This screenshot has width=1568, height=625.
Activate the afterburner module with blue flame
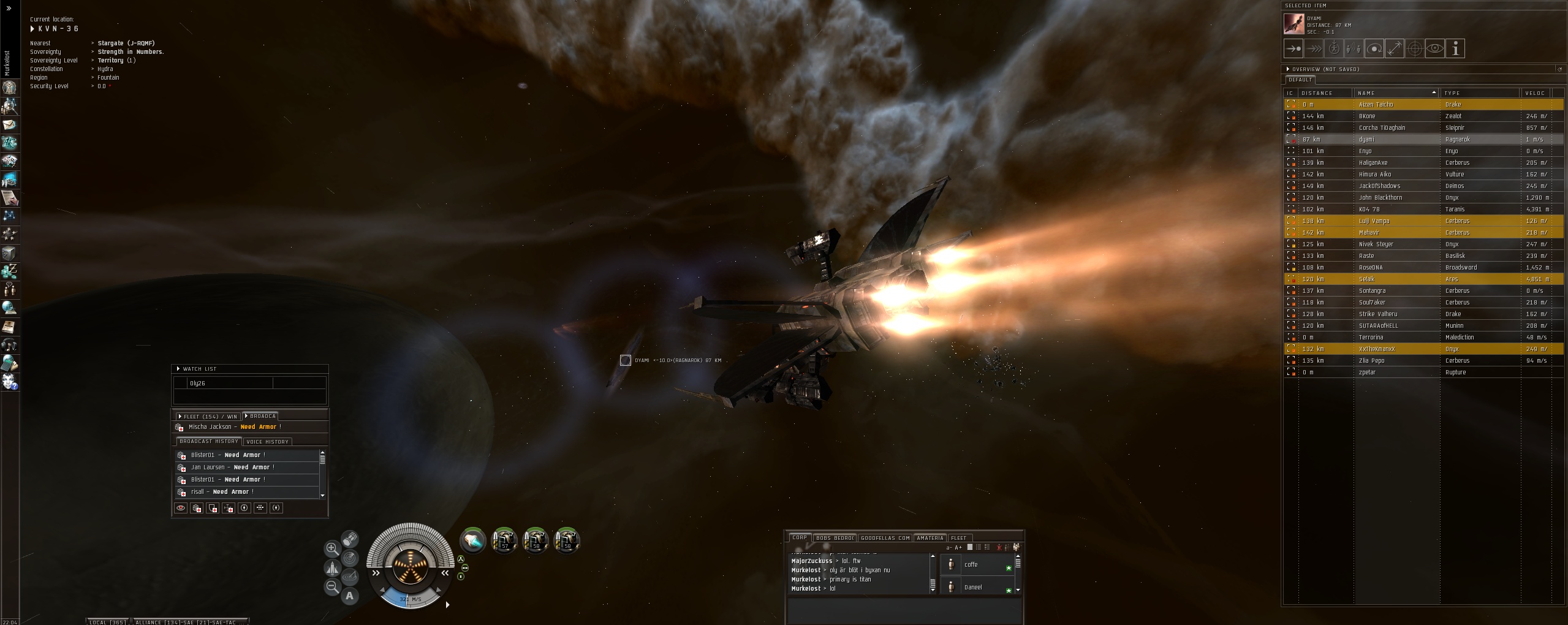coord(472,540)
